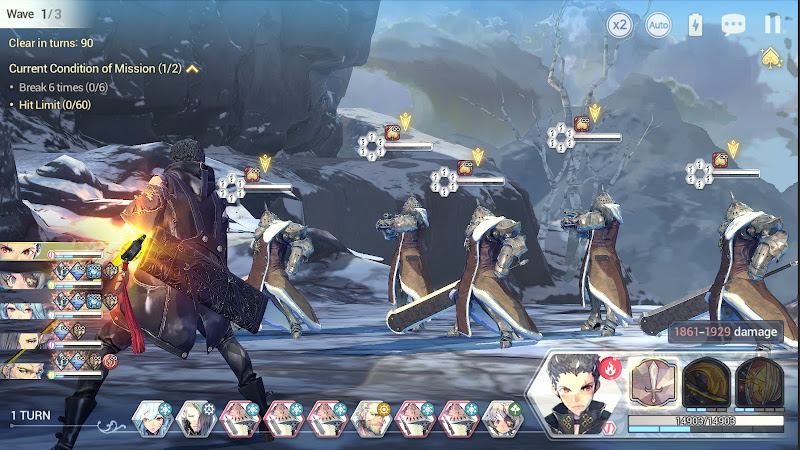Select the active character portrait
The width and height of the screenshot is (800, 450).
point(585,393)
